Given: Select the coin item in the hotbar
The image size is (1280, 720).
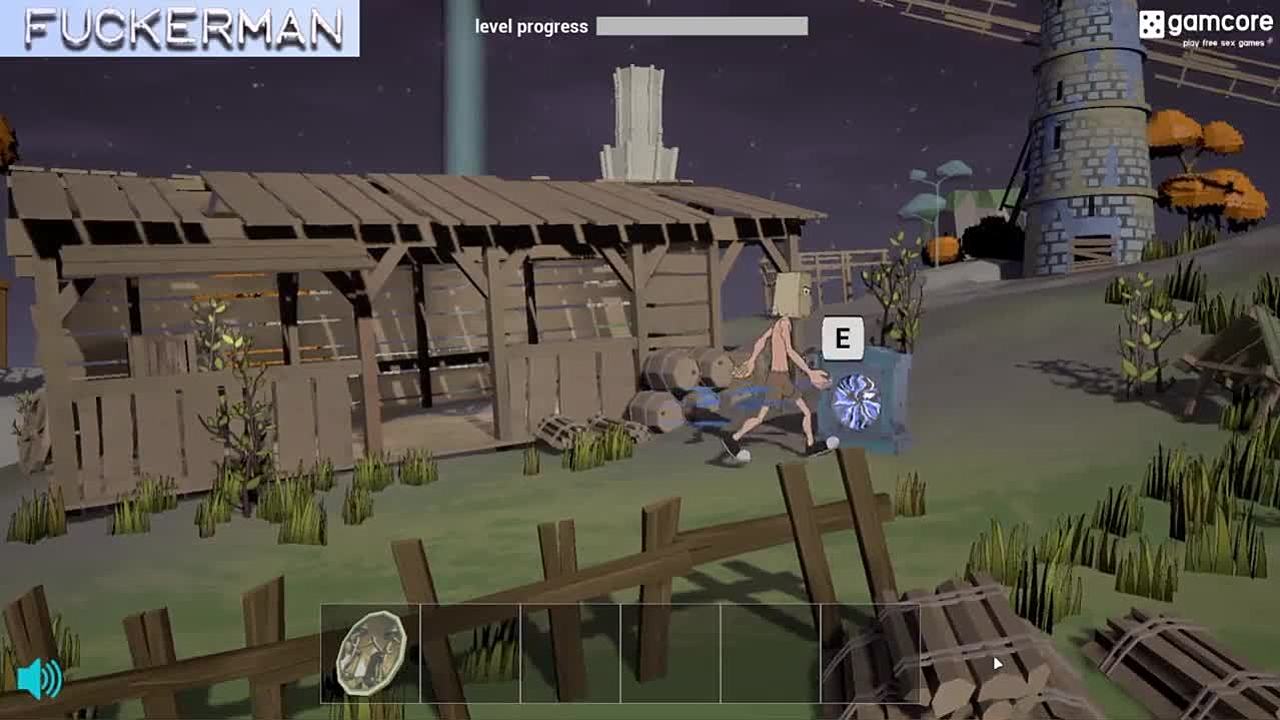Looking at the screenshot, I should tap(370, 652).
